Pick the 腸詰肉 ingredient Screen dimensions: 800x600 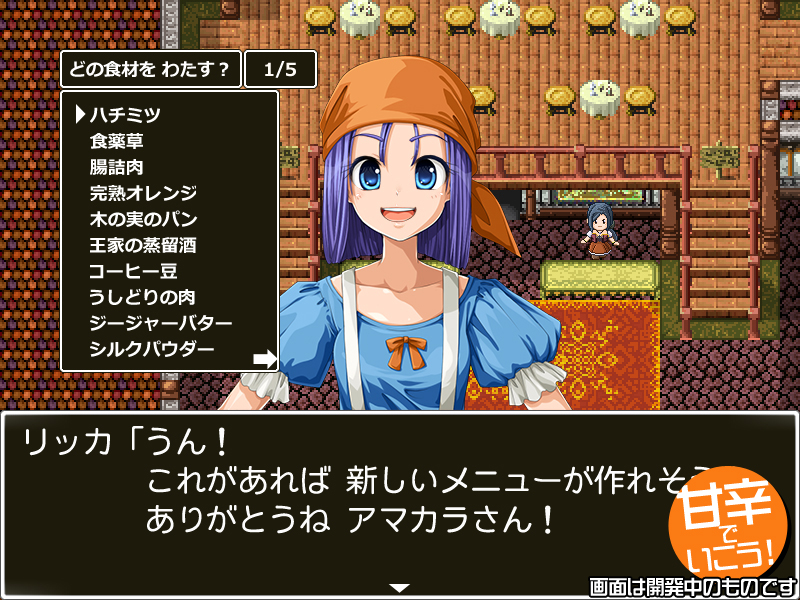(x=116, y=167)
